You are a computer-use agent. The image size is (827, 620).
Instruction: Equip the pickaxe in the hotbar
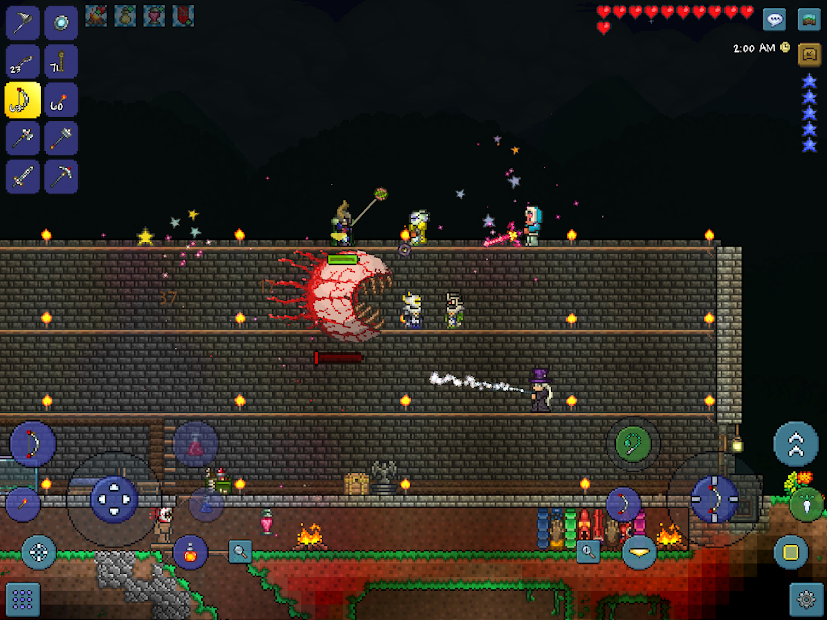click(x=61, y=176)
